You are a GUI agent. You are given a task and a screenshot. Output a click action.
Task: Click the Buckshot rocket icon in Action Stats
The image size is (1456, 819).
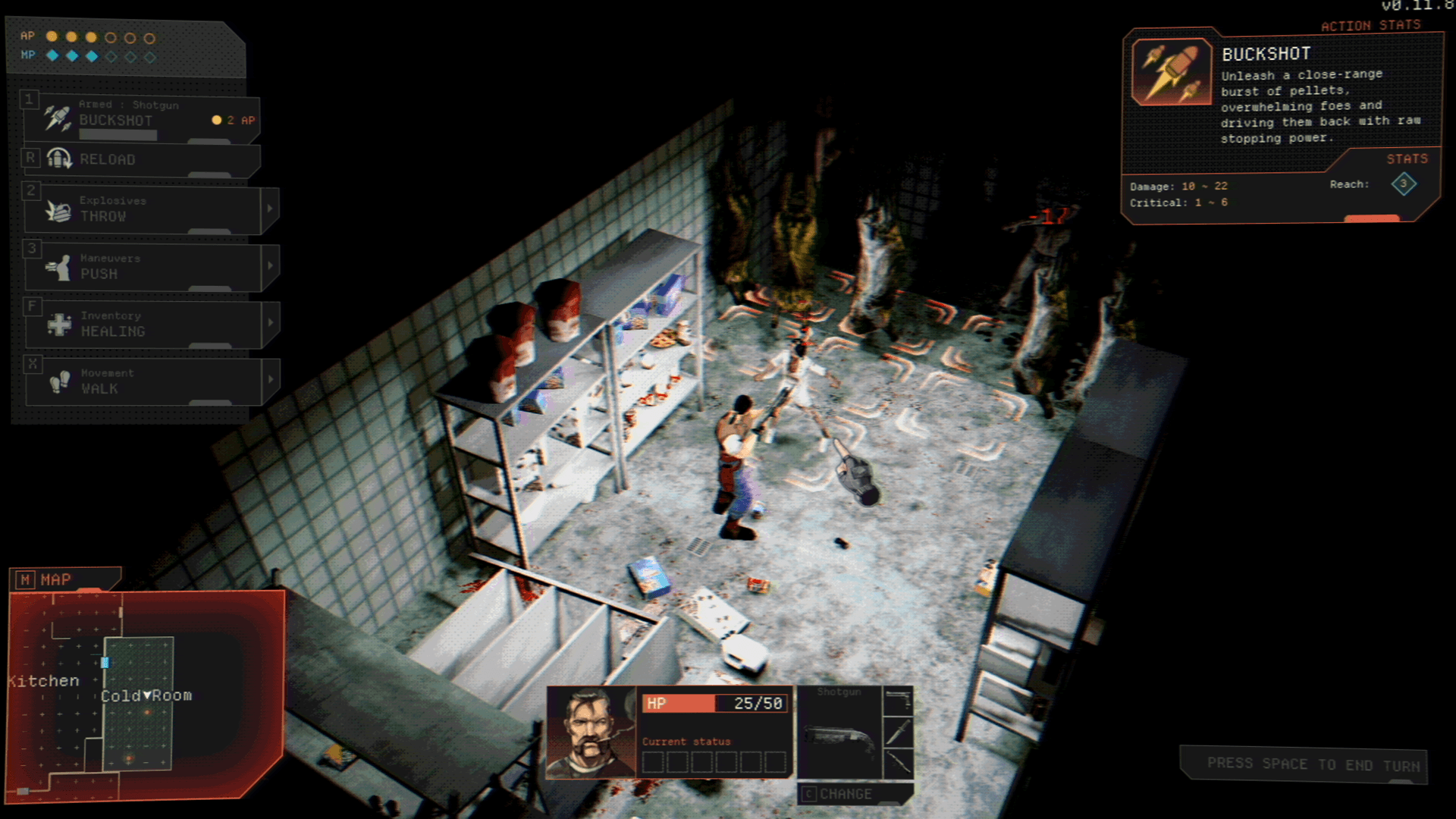tap(1172, 72)
